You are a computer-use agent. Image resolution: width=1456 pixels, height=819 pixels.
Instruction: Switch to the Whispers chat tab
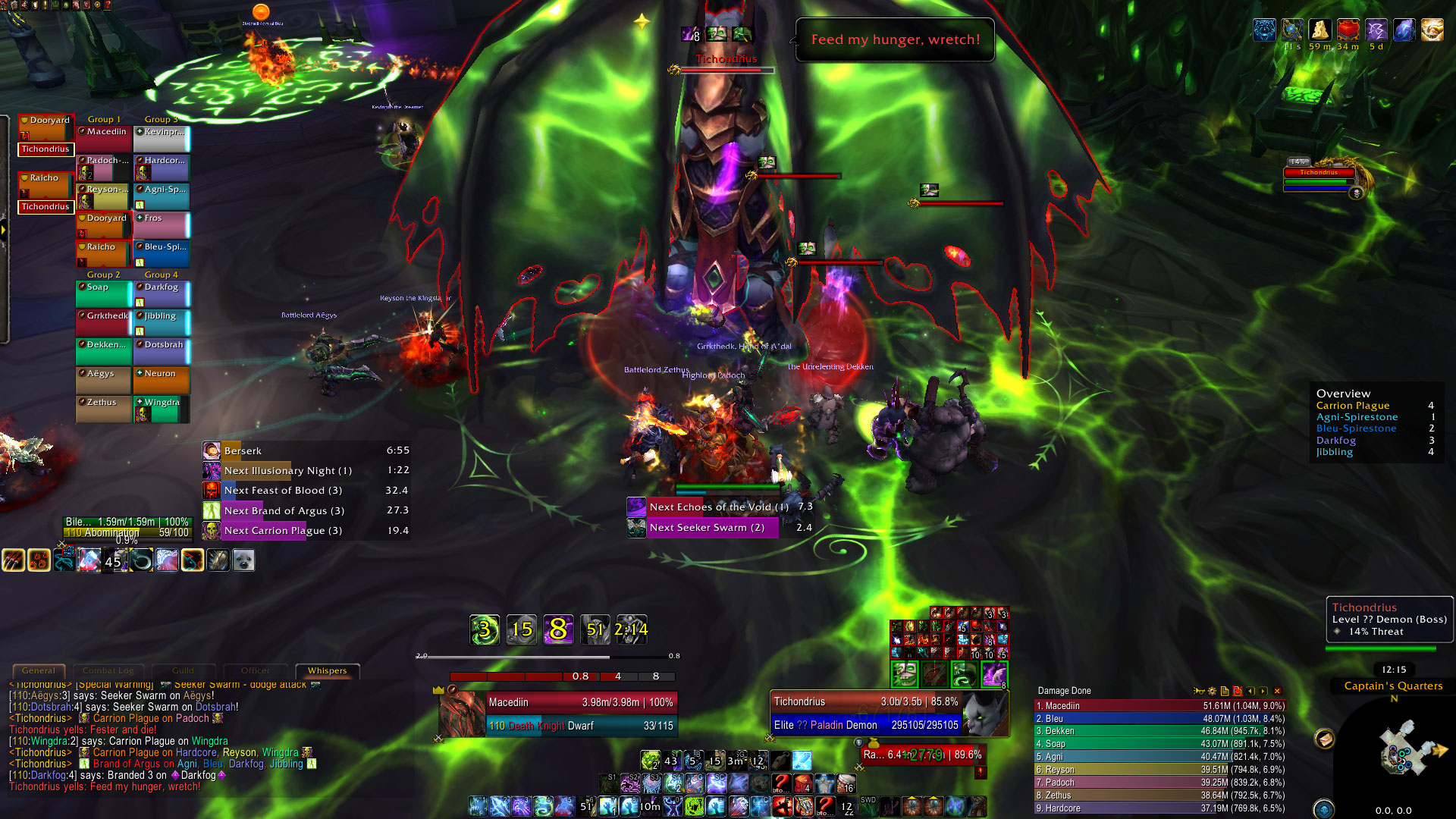click(x=327, y=670)
